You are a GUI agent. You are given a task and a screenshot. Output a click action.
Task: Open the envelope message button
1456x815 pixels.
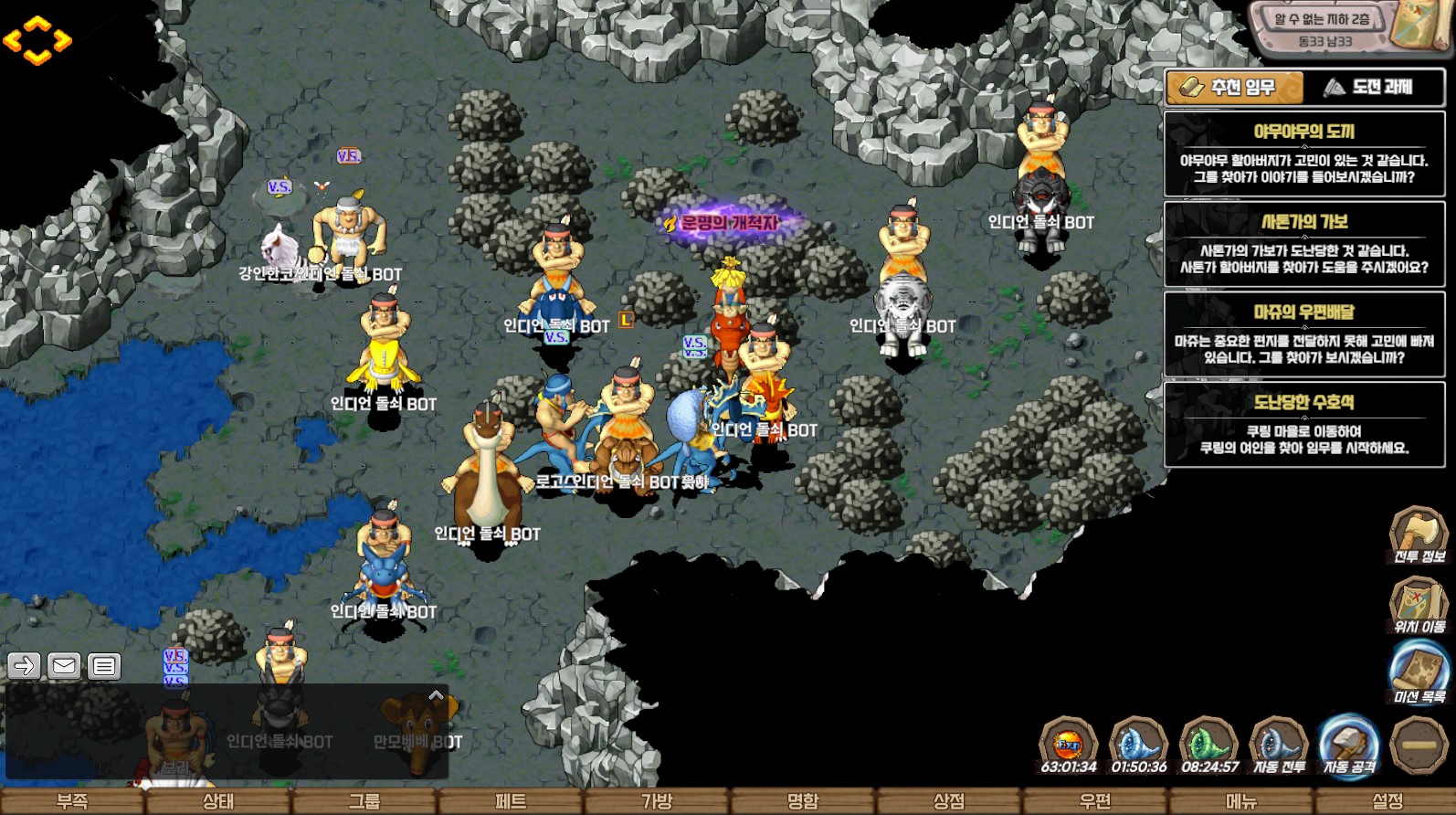click(64, 666)
